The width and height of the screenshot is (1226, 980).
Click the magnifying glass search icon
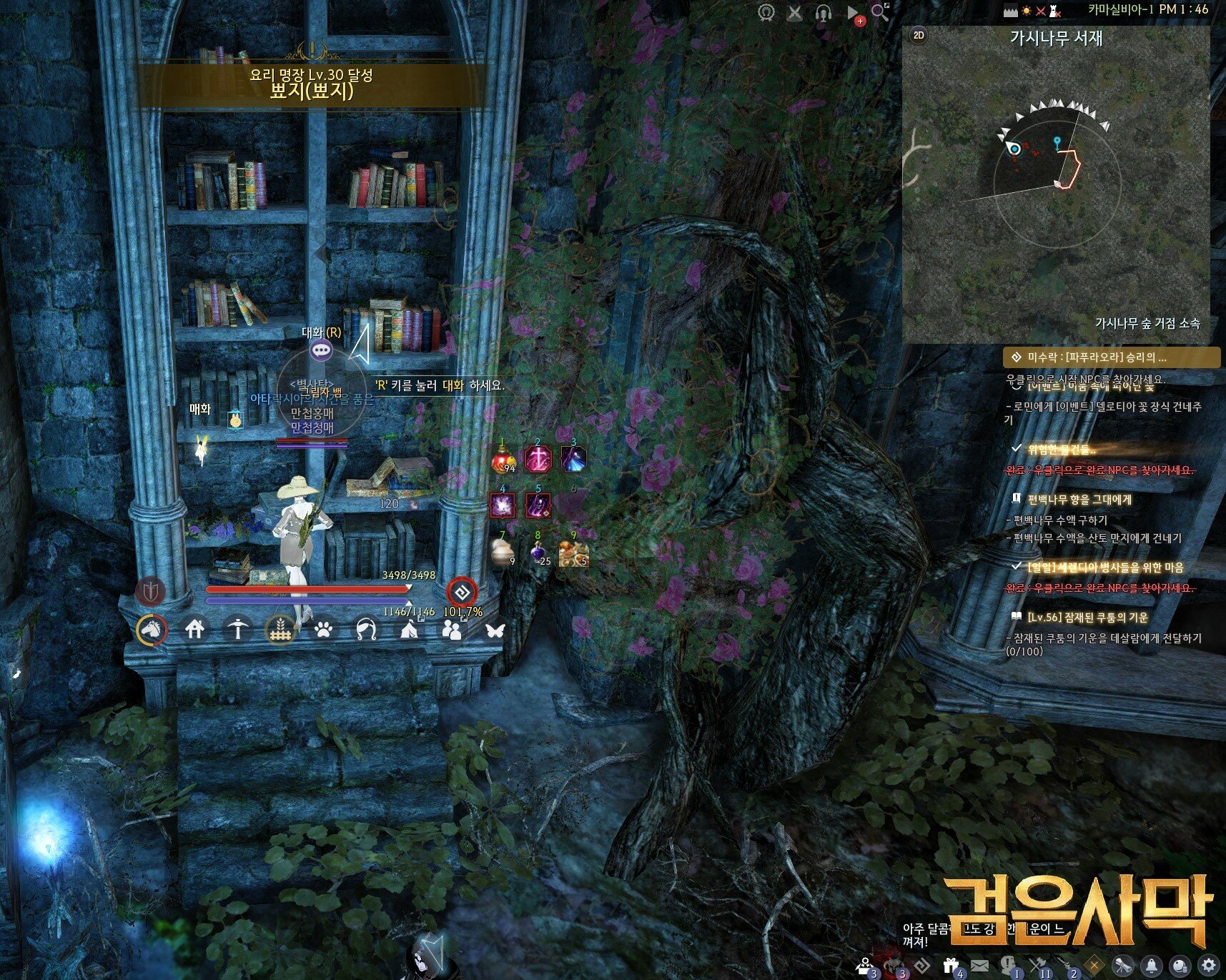[x=880, y=12]
